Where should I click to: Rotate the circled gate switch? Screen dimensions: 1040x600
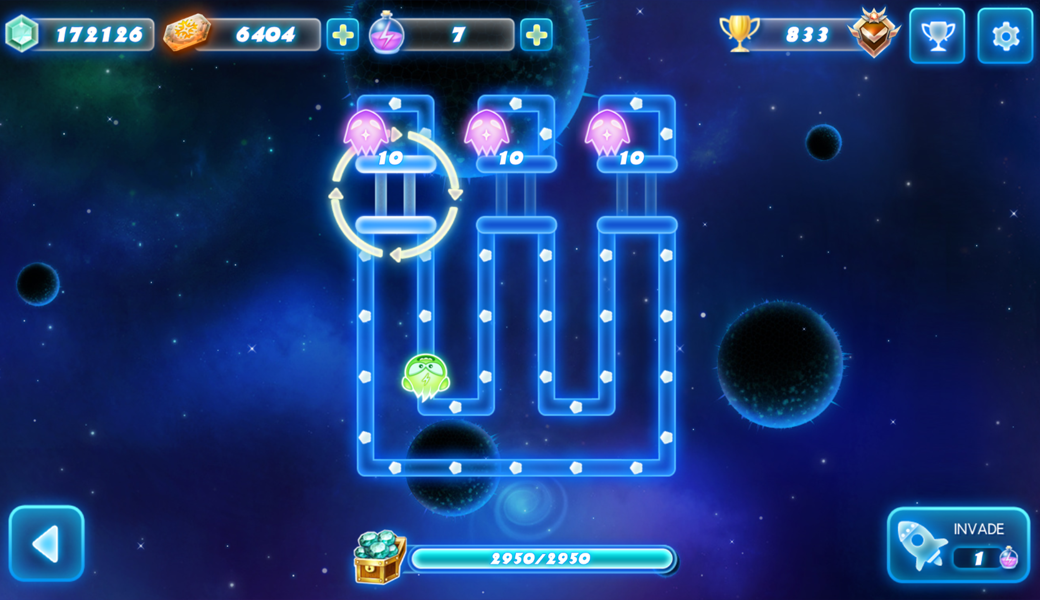click(x=396, y=194)
